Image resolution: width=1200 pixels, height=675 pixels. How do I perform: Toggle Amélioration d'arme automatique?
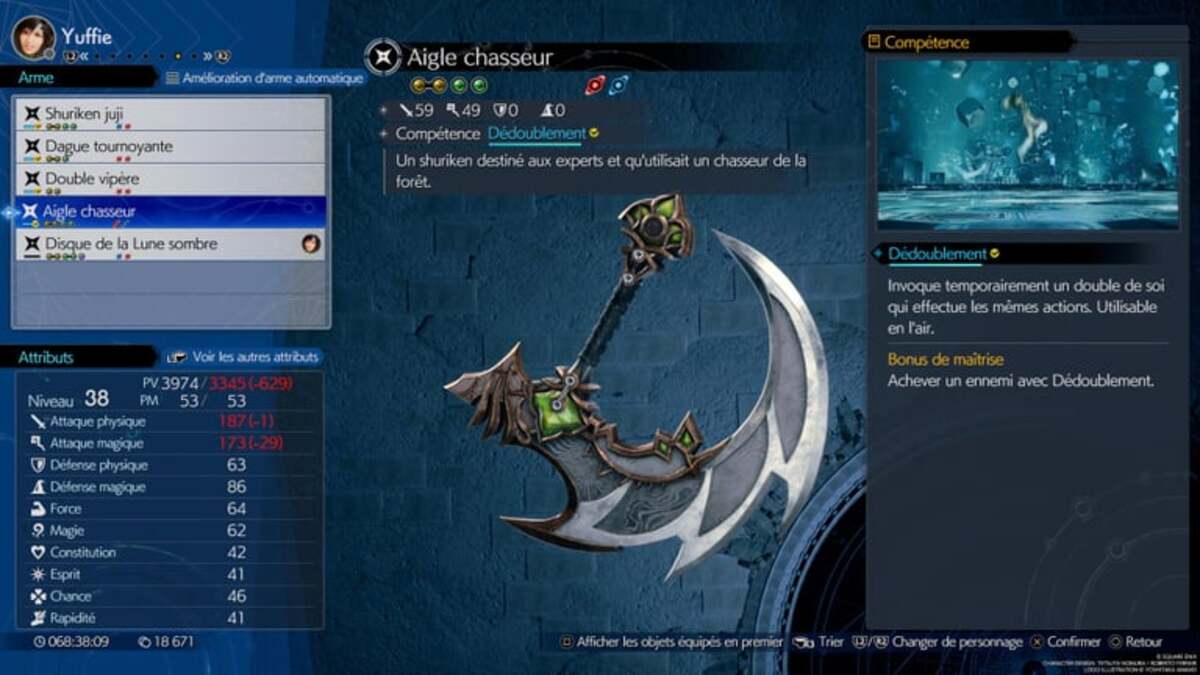tap(264, 77)
